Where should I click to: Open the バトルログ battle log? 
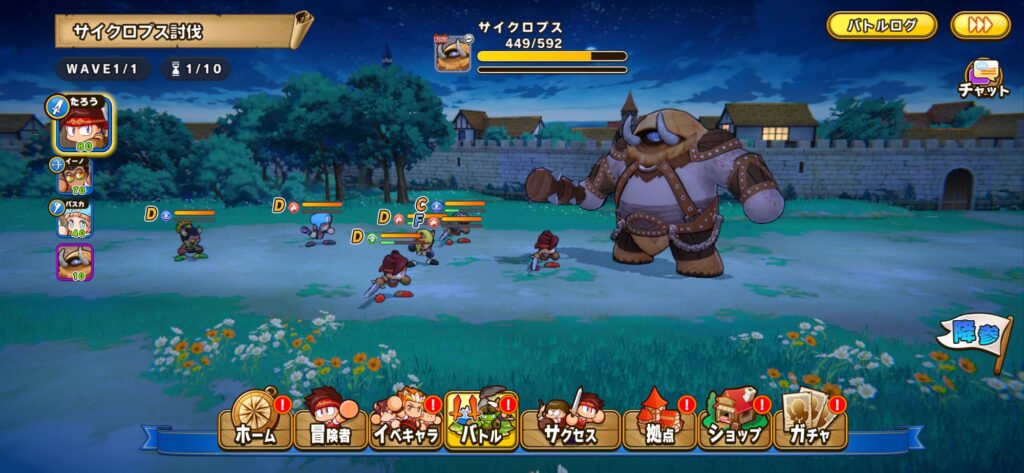tap(881, 26)
